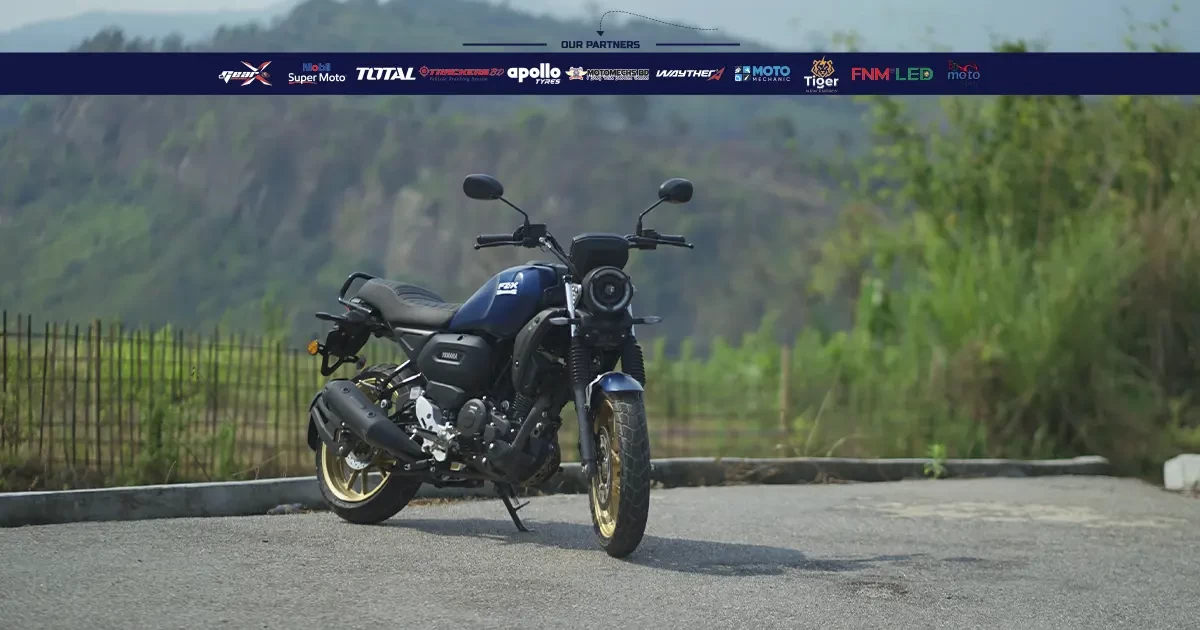
Task: Select the Moto Mechanic partner logo
Action: point(762,73)
